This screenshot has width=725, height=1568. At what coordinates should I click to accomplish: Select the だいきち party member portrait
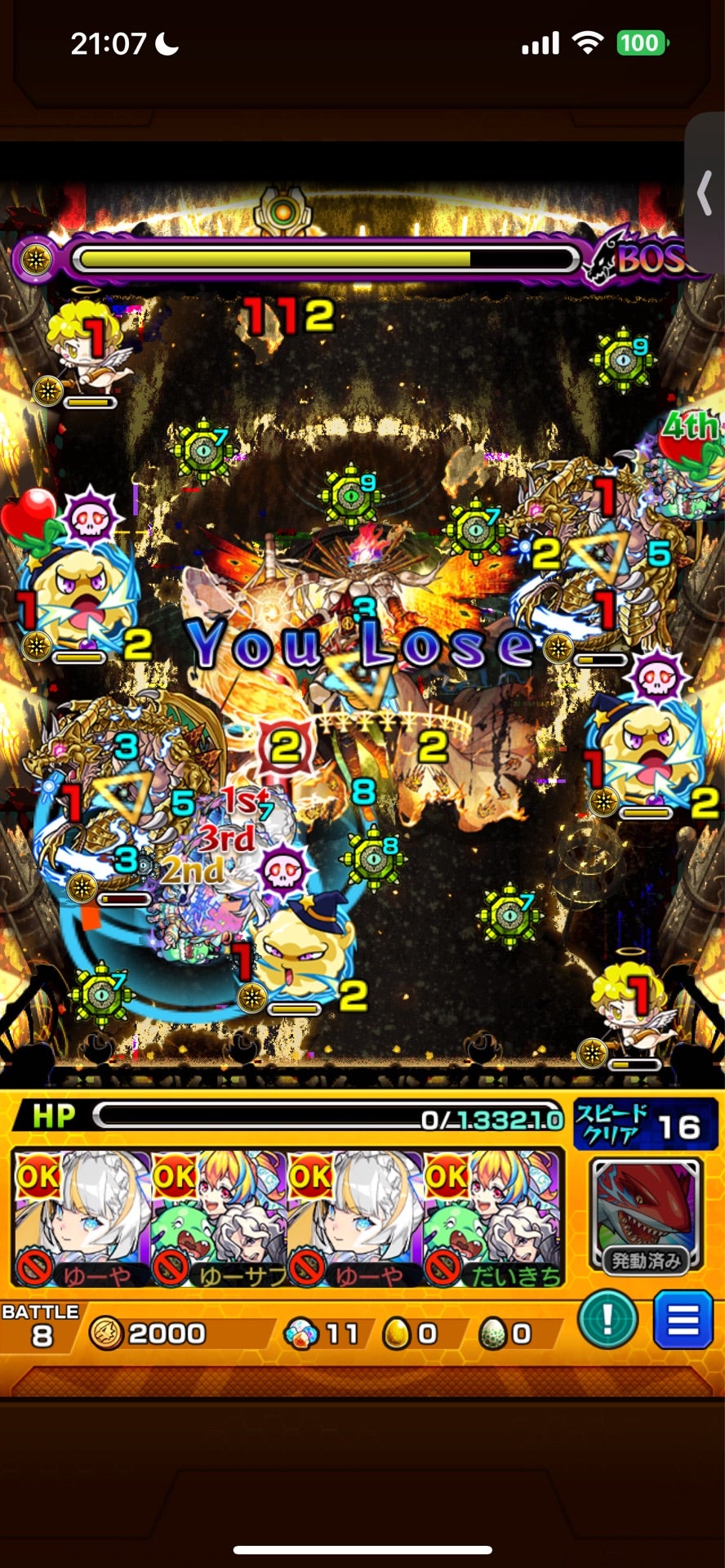pyautogui.click(x=491, y=1217)
